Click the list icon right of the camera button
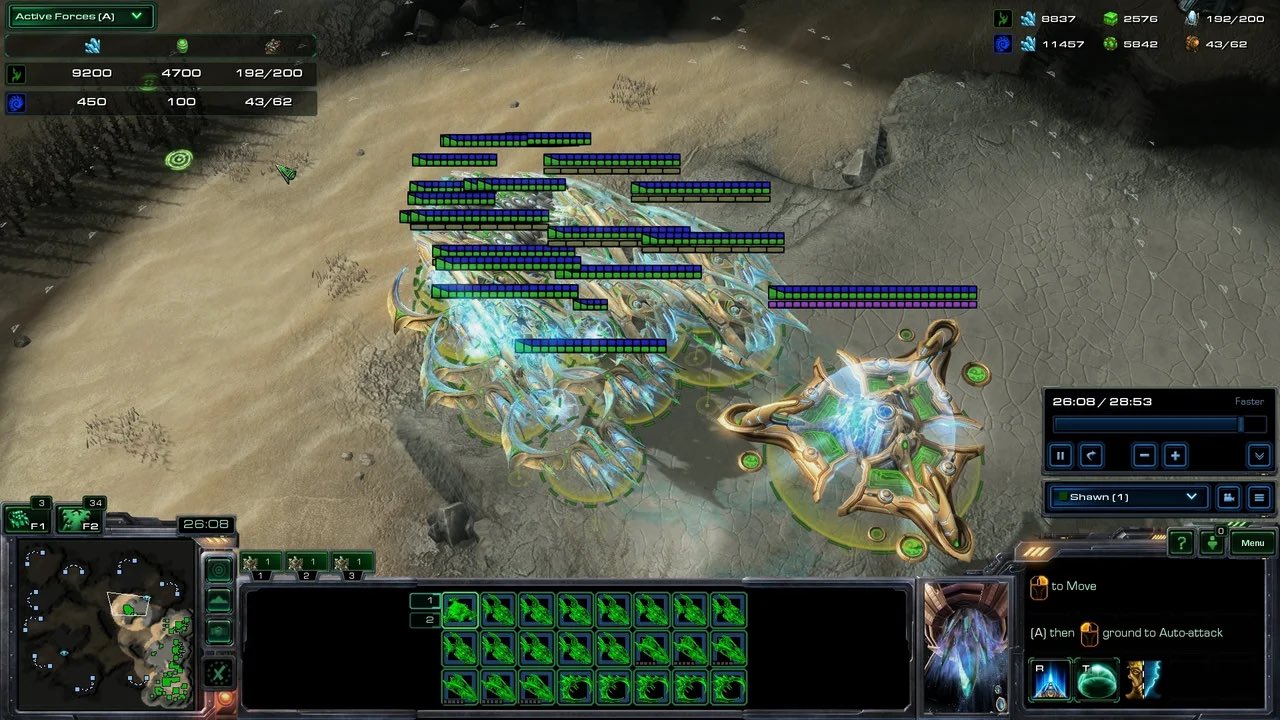 [x=1258, y=497]
